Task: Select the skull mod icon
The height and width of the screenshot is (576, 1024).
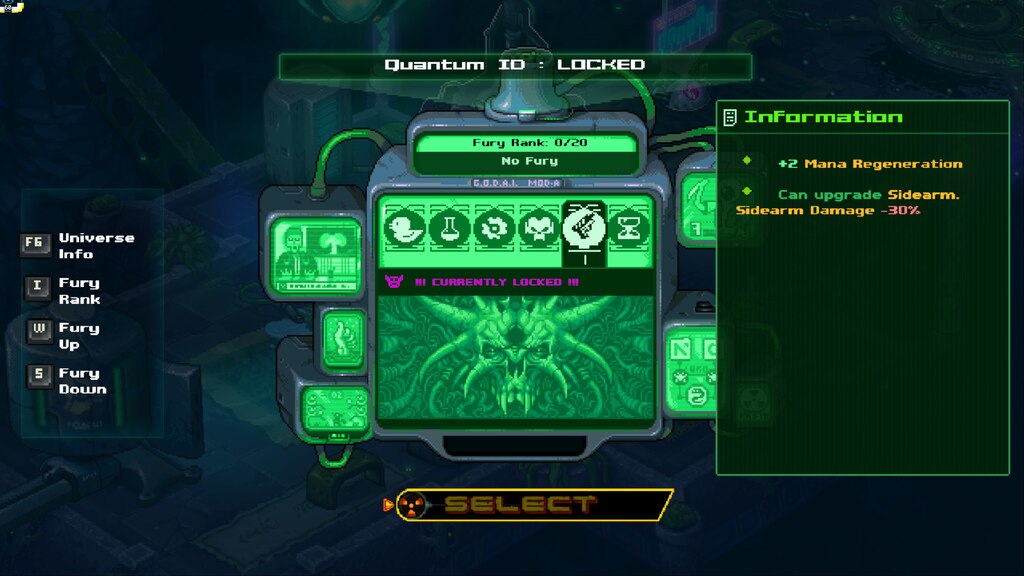Action: coord(538,228)
